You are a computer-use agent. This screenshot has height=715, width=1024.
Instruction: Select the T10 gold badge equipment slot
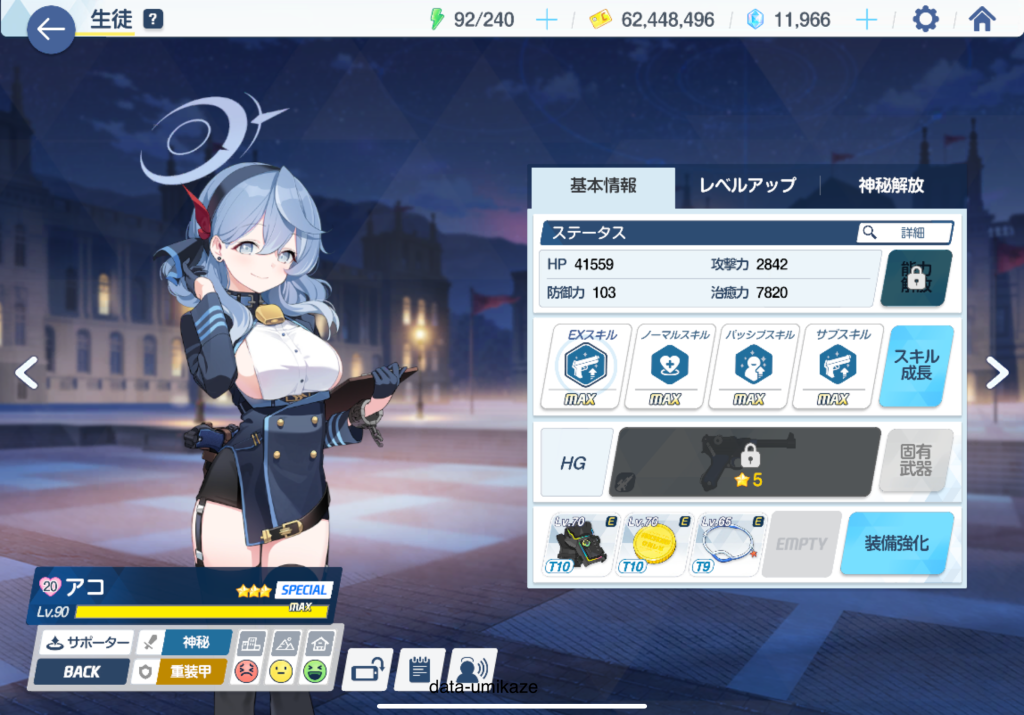point(654,544)
